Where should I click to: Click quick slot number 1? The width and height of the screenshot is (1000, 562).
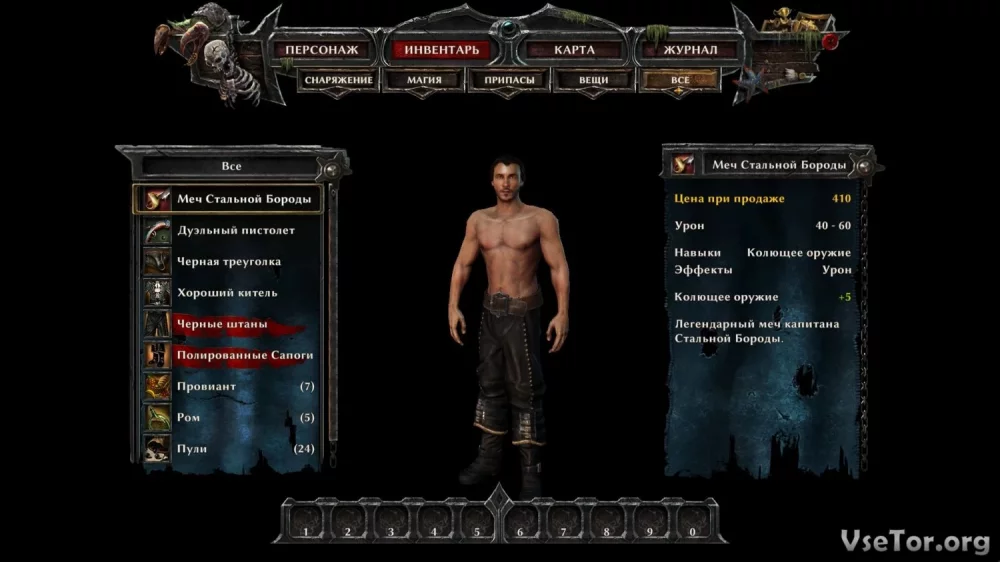(x=306, y=521)
